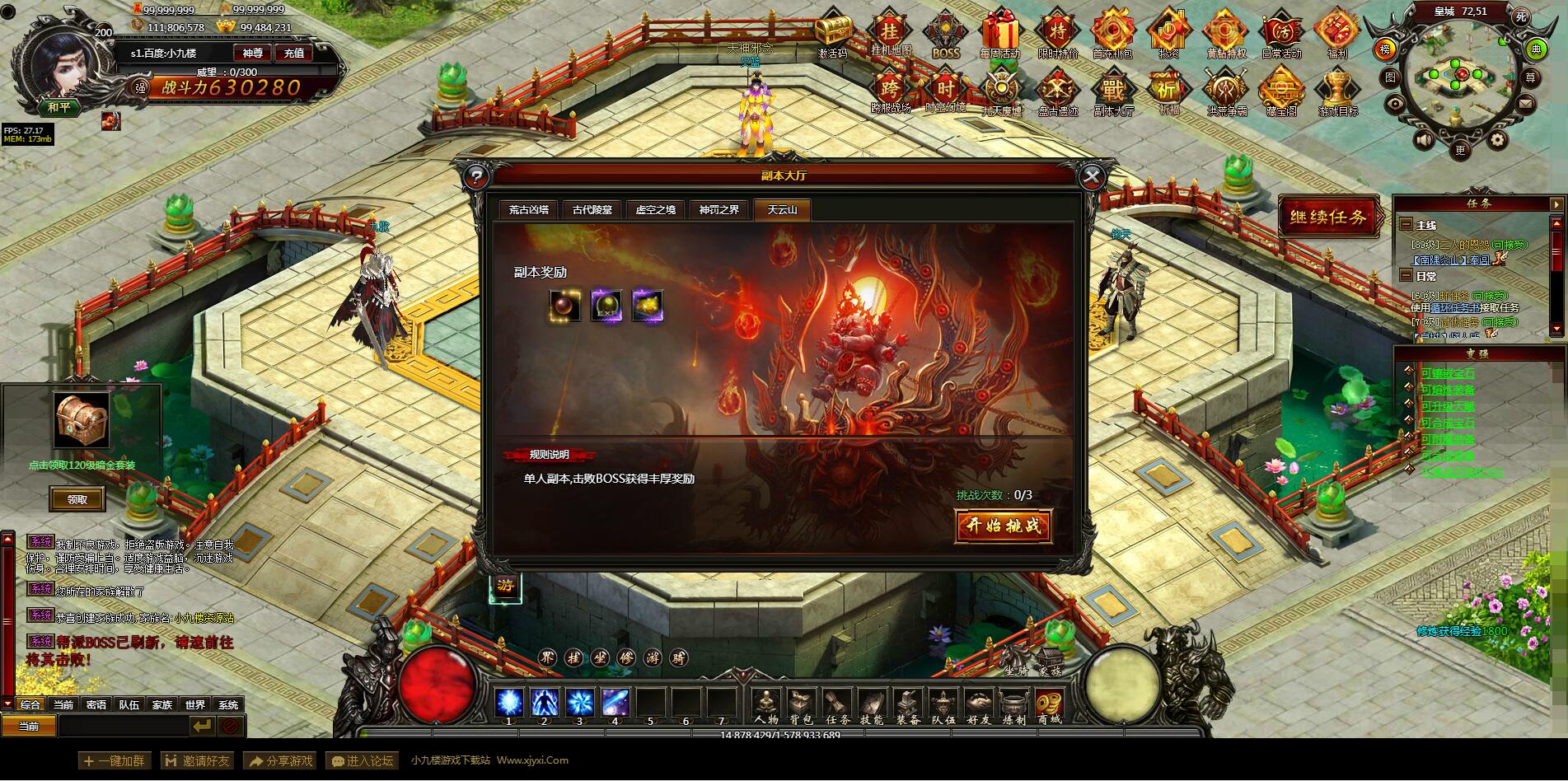The height and width of the screenshot is (781, 1568).
Task: Start the challenge with 开始挑战 button
Action: click(x=1003, y=526)
